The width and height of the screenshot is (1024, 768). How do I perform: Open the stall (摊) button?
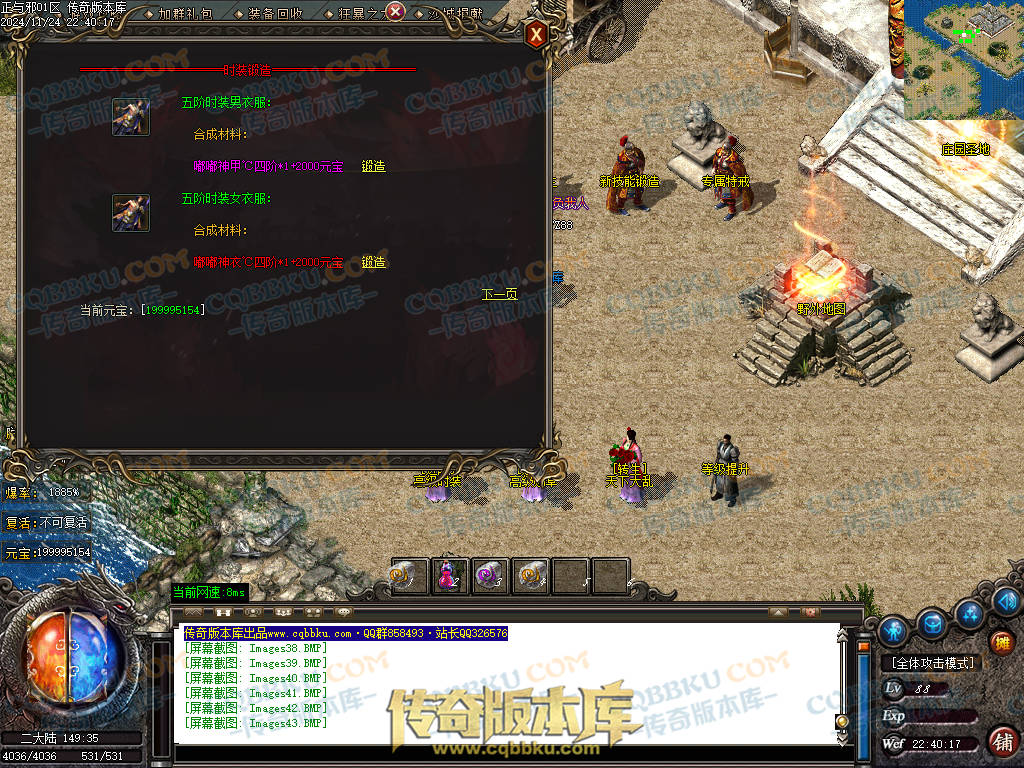[1002, 643]
